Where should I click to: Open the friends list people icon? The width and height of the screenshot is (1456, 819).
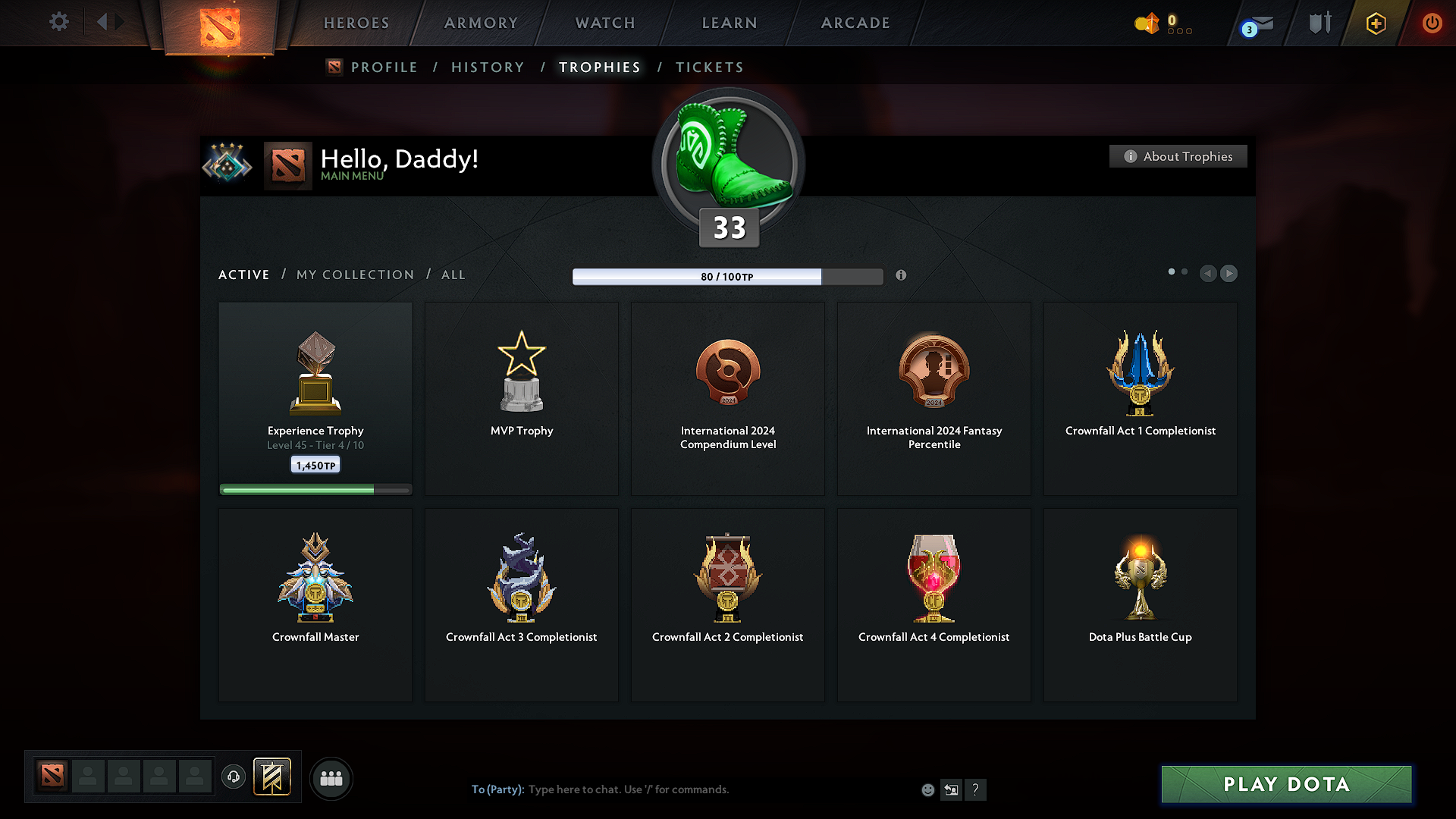coord(331,778)
